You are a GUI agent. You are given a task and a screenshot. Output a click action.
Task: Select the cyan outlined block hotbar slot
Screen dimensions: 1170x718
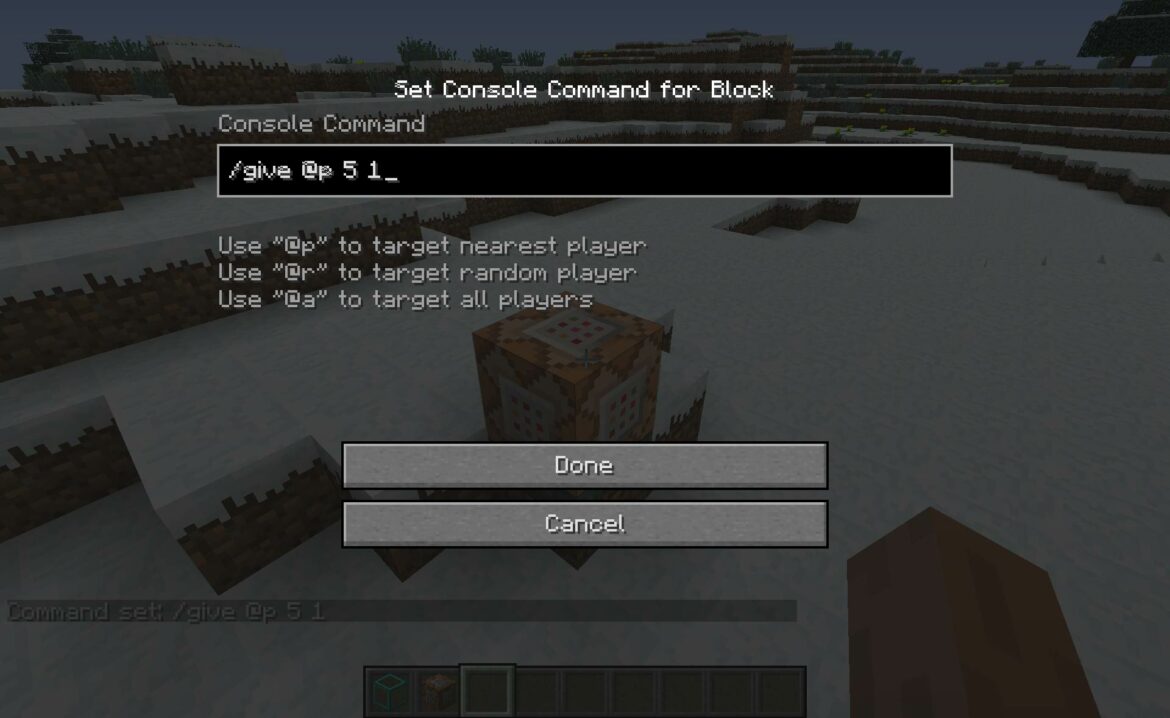click(388, 691)
